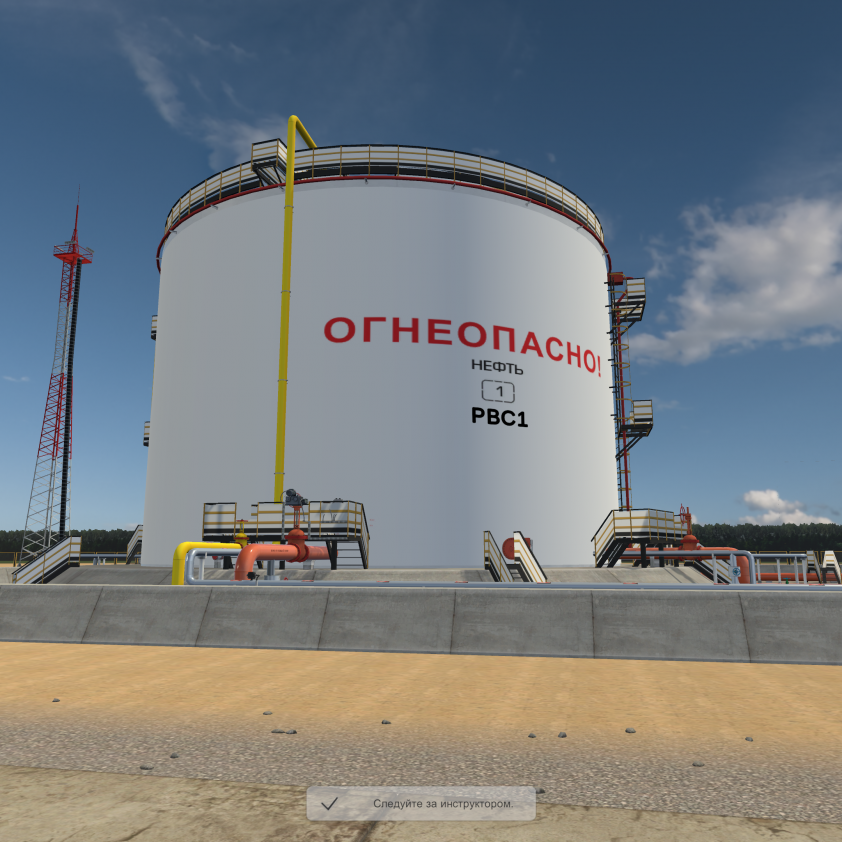Click the "Следуйте за инструктором" objective prompt

421,803
